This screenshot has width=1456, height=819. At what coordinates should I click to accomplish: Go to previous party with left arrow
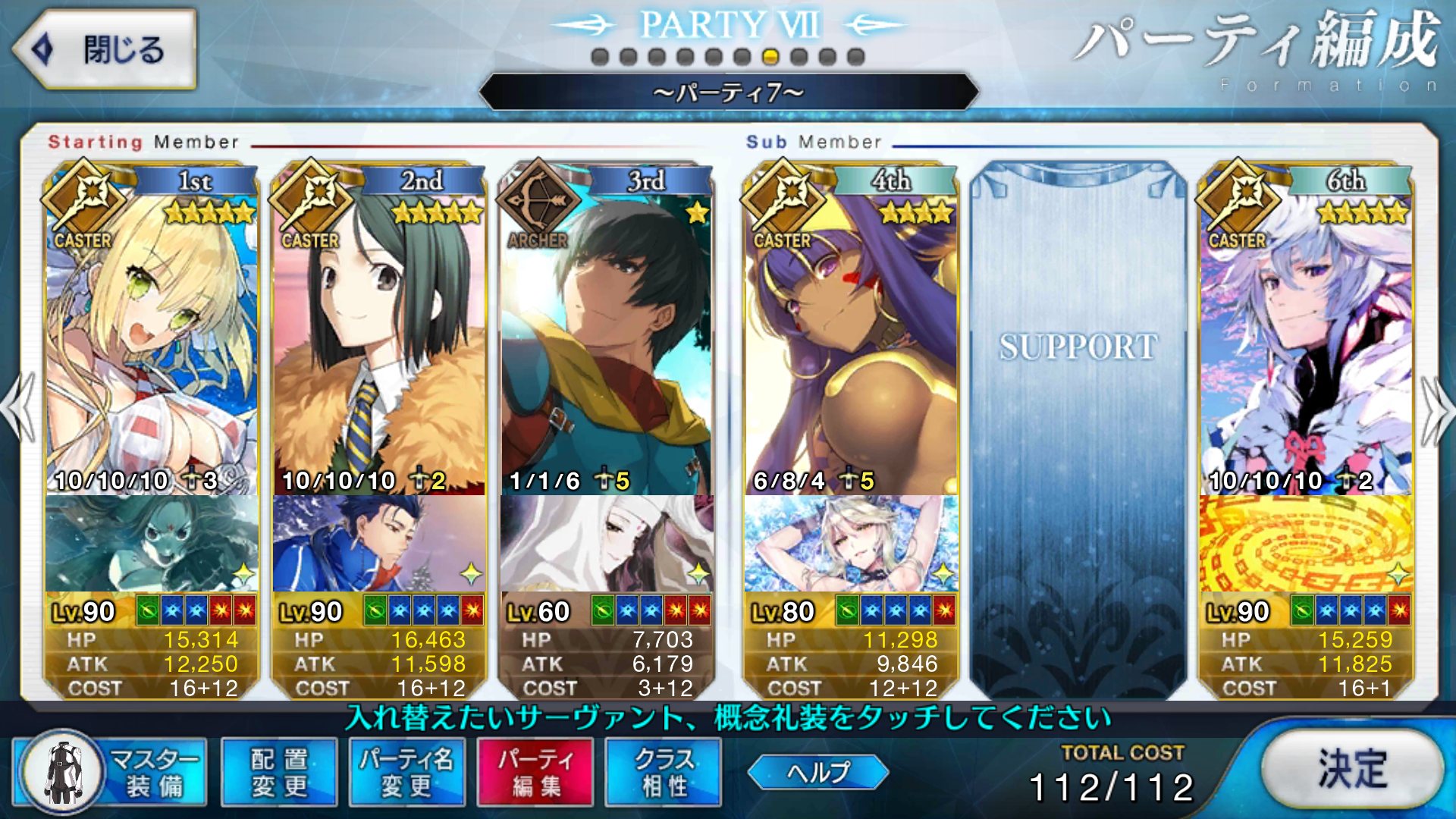tap(18, 409)
